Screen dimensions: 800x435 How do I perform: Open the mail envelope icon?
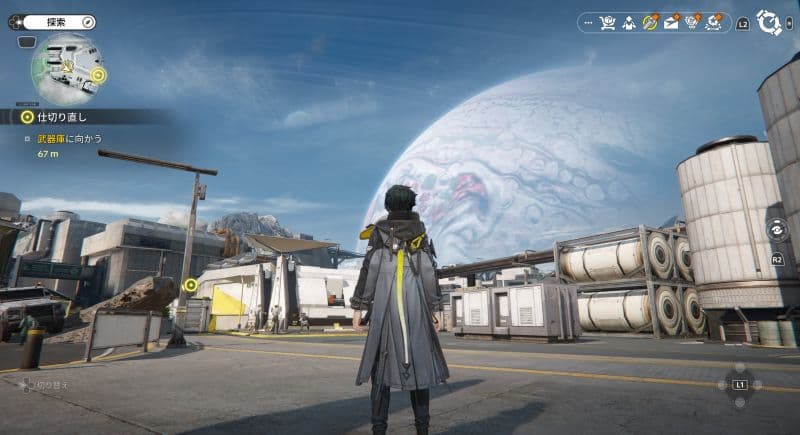click(x=671, y=22)
